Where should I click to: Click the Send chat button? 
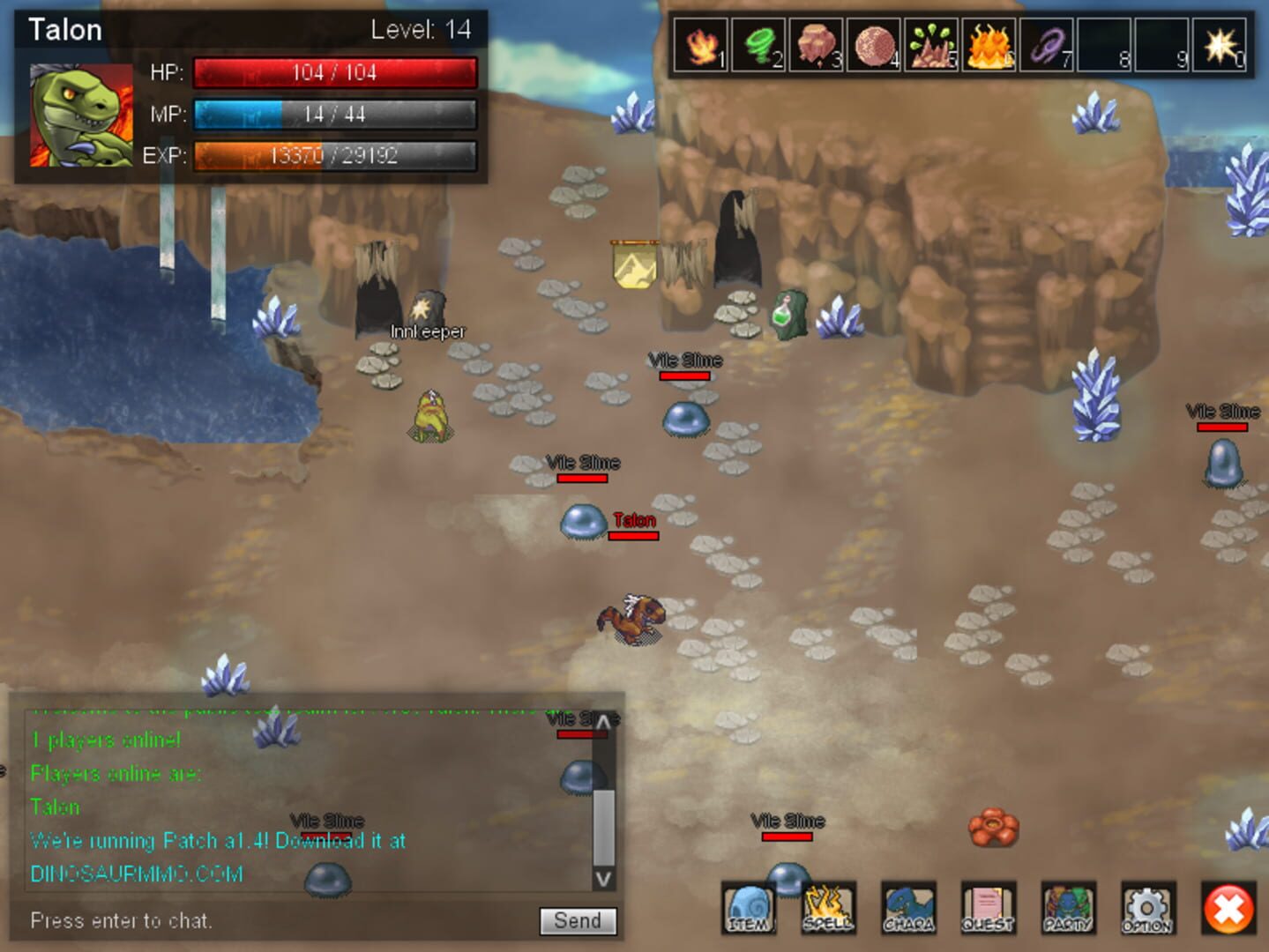tap(578, 921)
